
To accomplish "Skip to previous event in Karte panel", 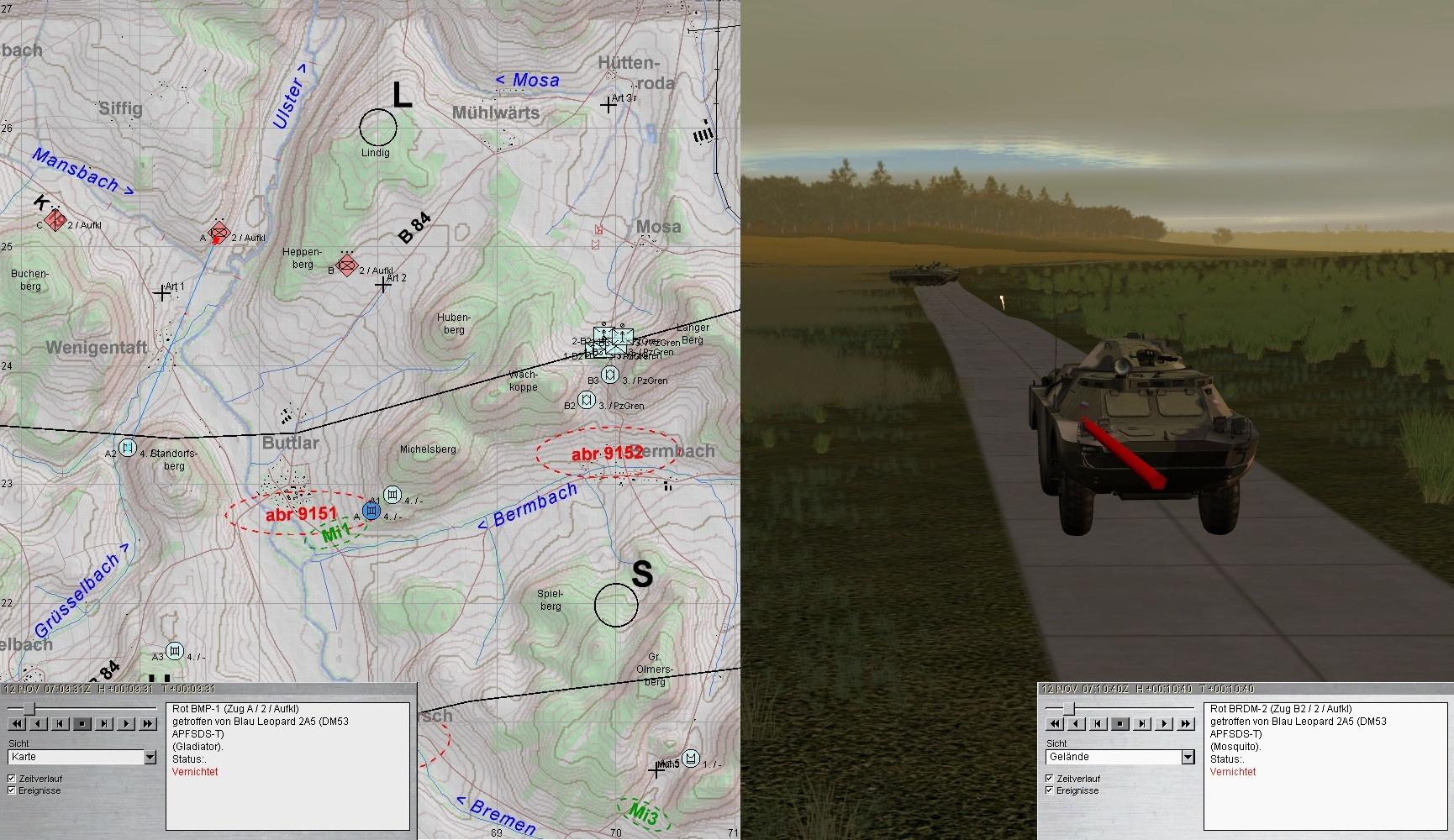I will pos(61,723).
